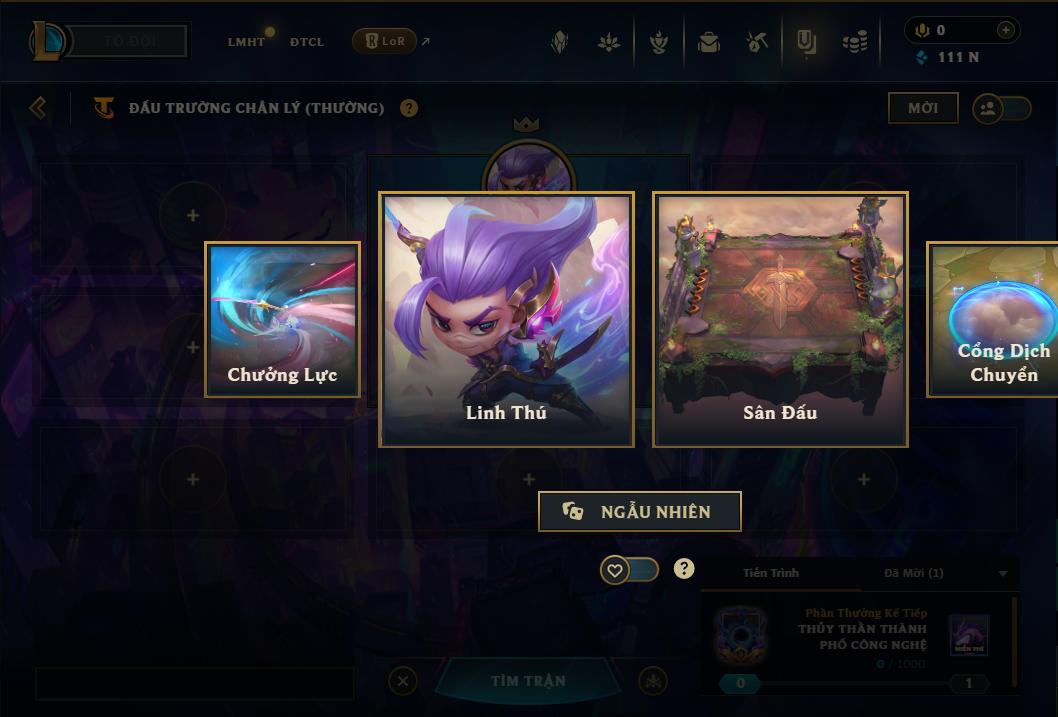This screenshot has height=717, width=1058.
Task: Switch to the ĐTCL tab
Action: click(x=307, y=42)
